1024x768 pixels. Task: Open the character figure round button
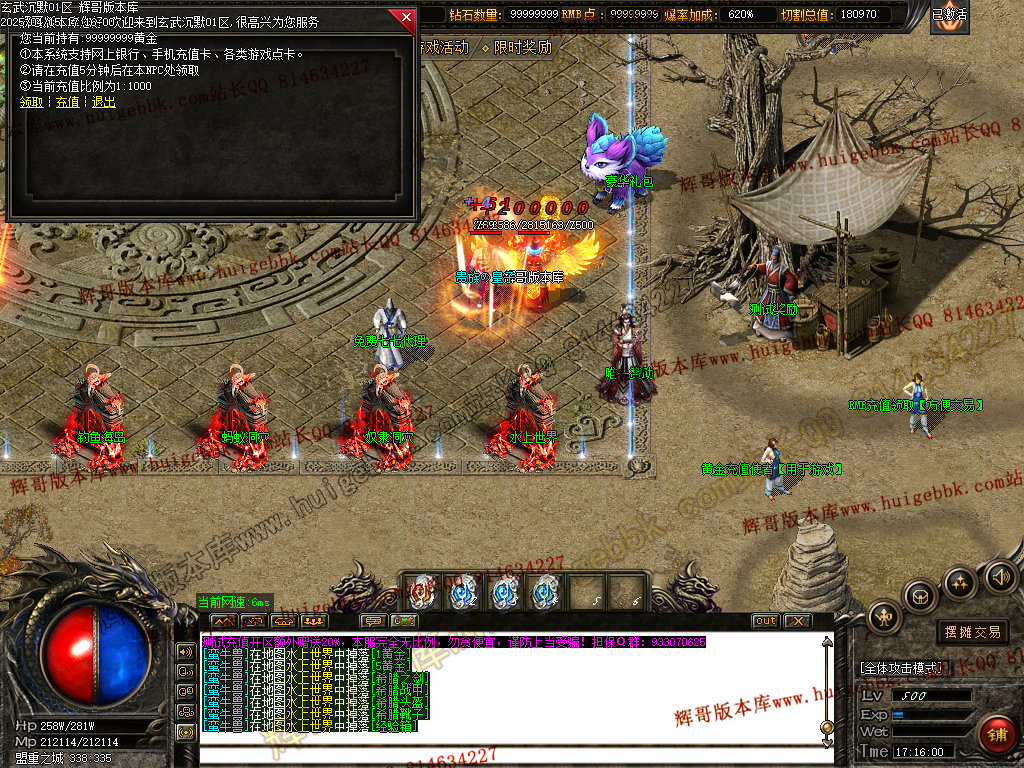tap(884, 617)
